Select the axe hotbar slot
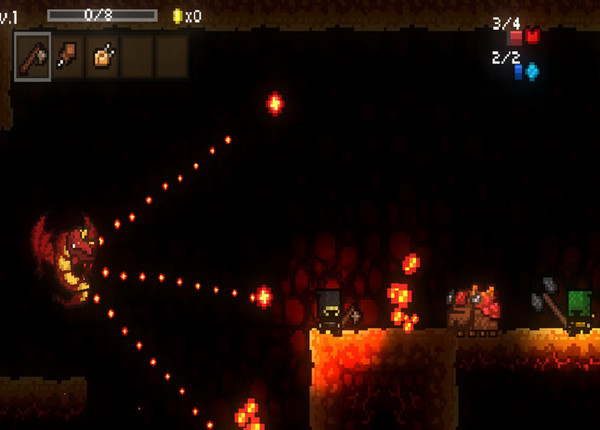Image resolution: width=600 pixels, height=430 pixels. pyautogui.click(x=33, y=56)
